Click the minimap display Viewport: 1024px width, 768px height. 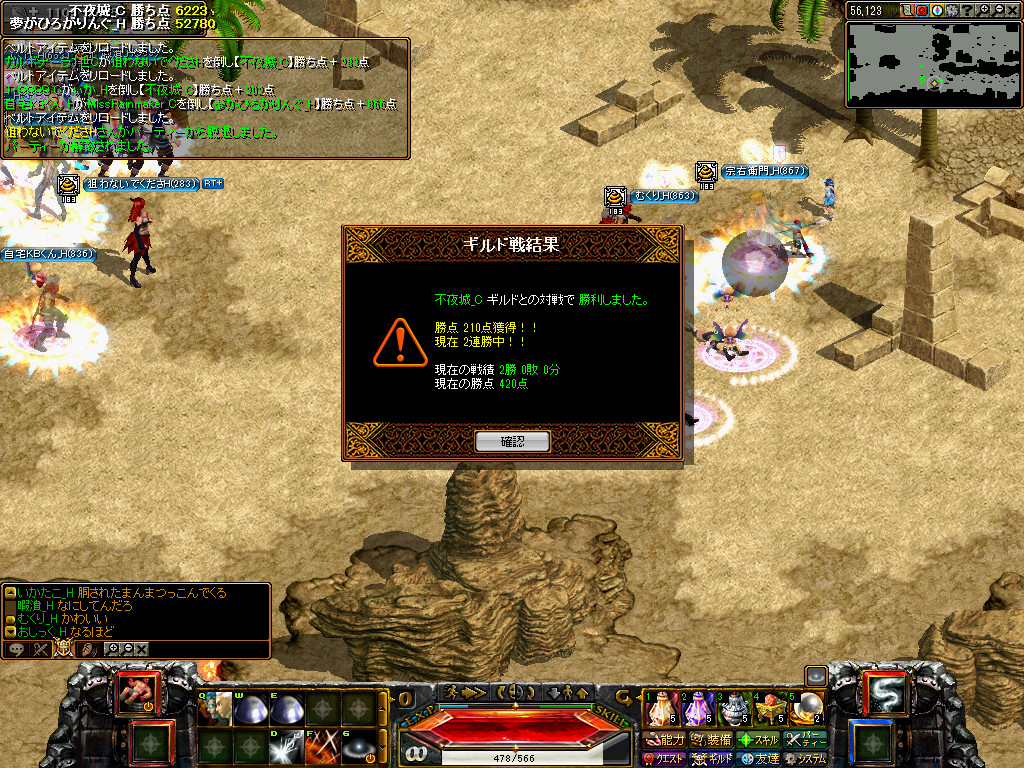pyautogui.click(x=933, y=64)
